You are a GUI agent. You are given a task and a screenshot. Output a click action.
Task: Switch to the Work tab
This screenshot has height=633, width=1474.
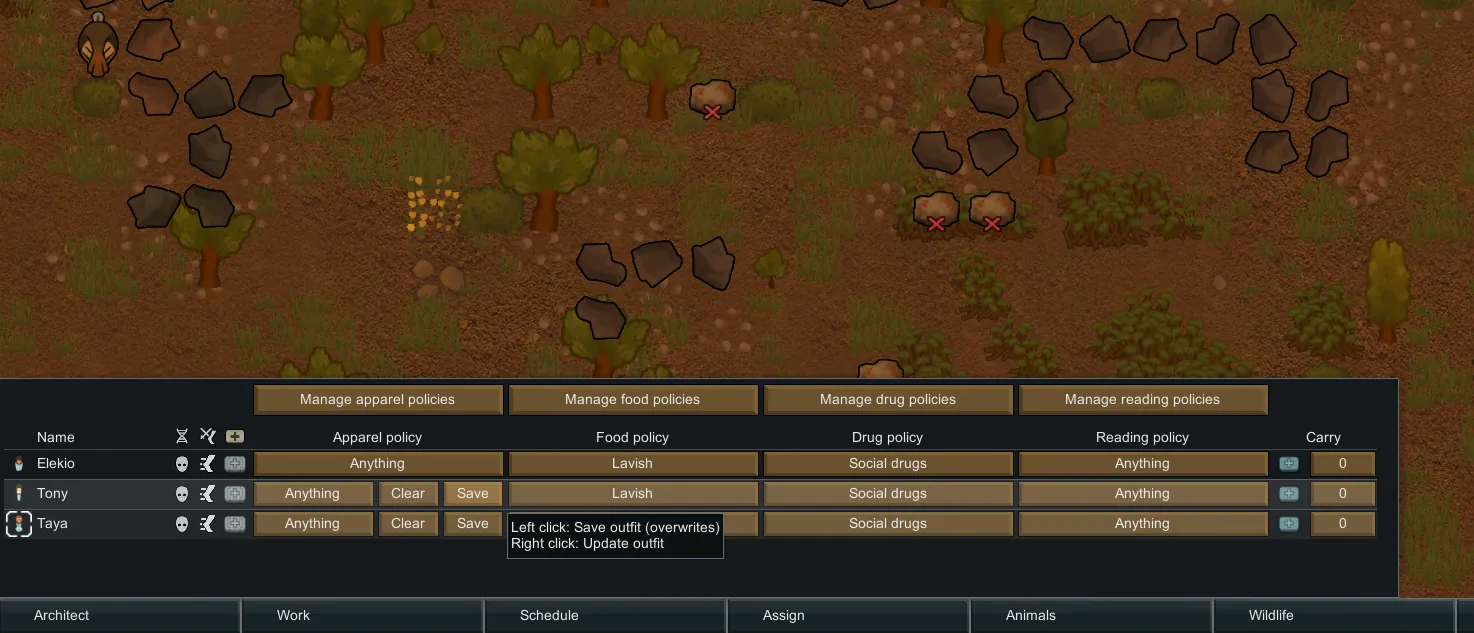coord(293,616)
